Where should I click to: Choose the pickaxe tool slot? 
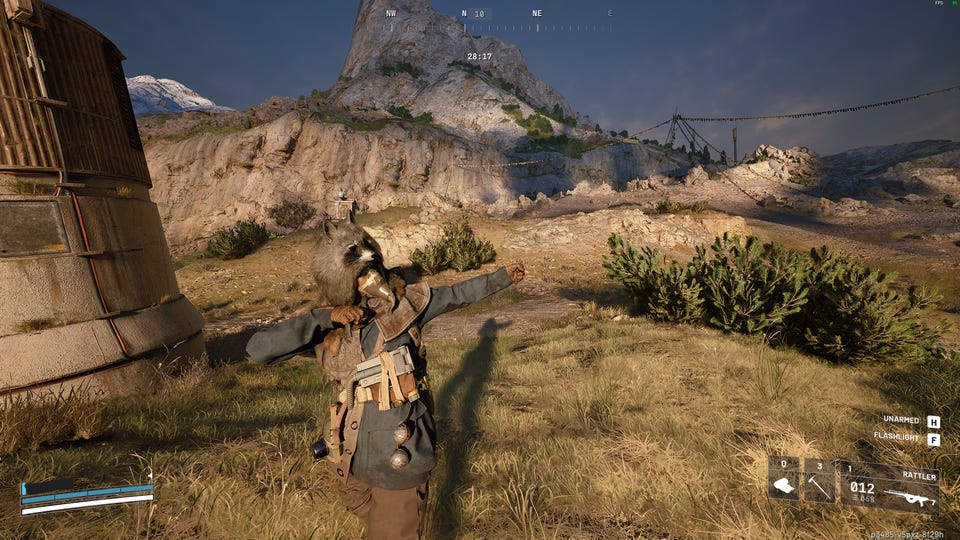819,480
